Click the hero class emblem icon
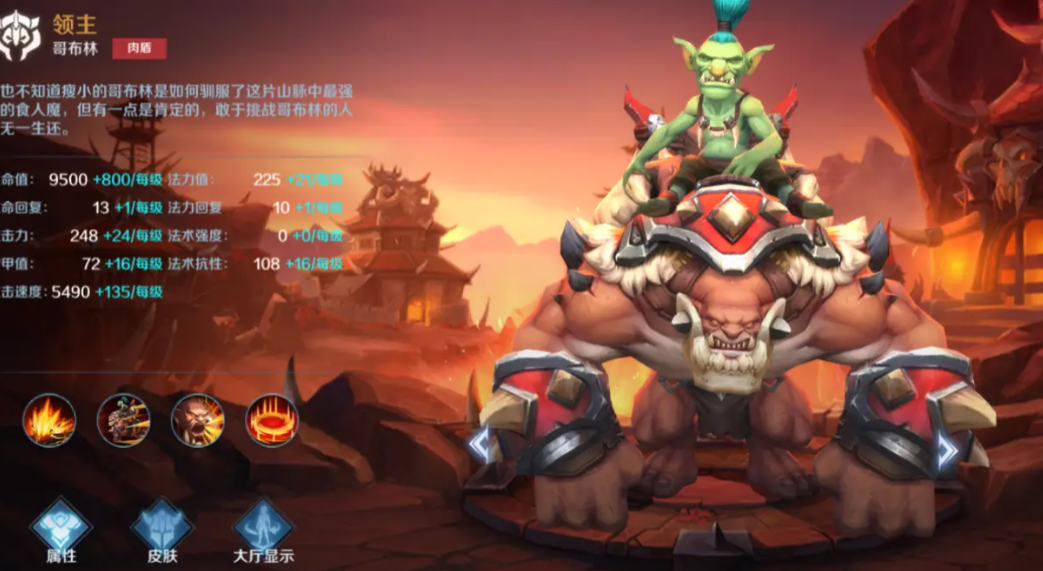Screen dimensions: 1043x571 pyautogui.click(x=21, y=36)
